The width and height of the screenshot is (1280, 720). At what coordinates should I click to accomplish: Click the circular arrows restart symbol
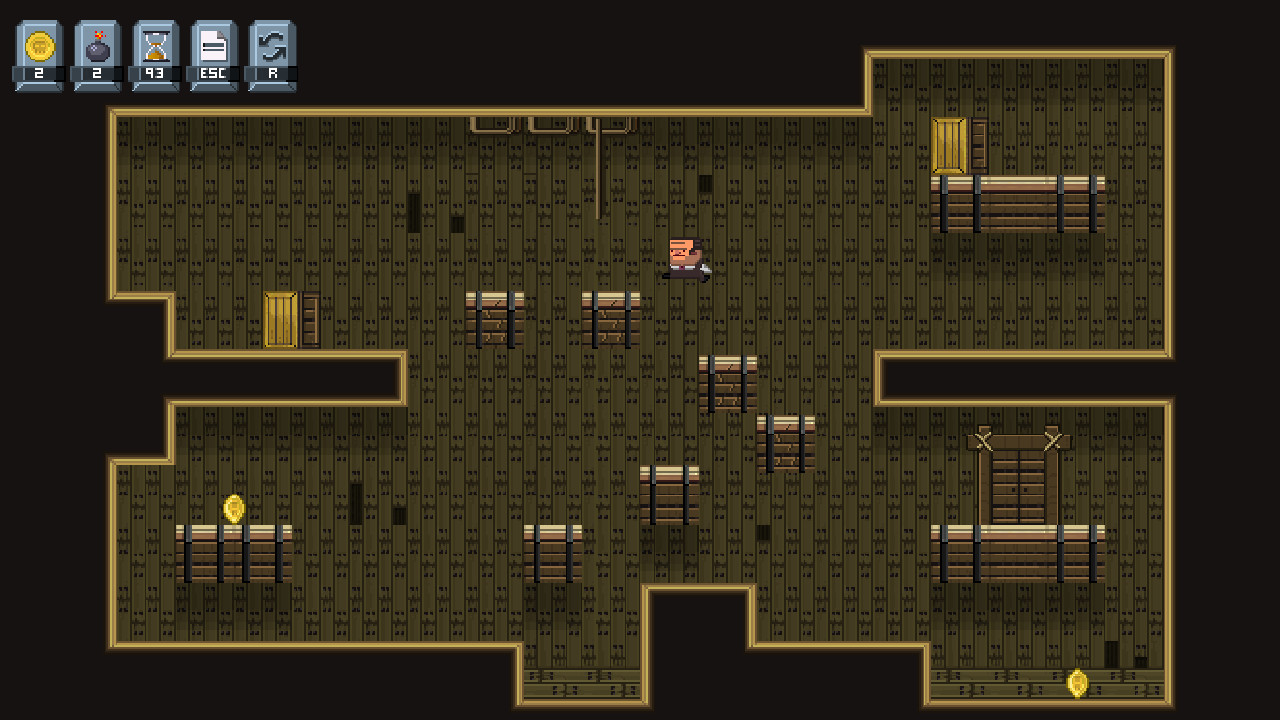(x=270, y=44)
